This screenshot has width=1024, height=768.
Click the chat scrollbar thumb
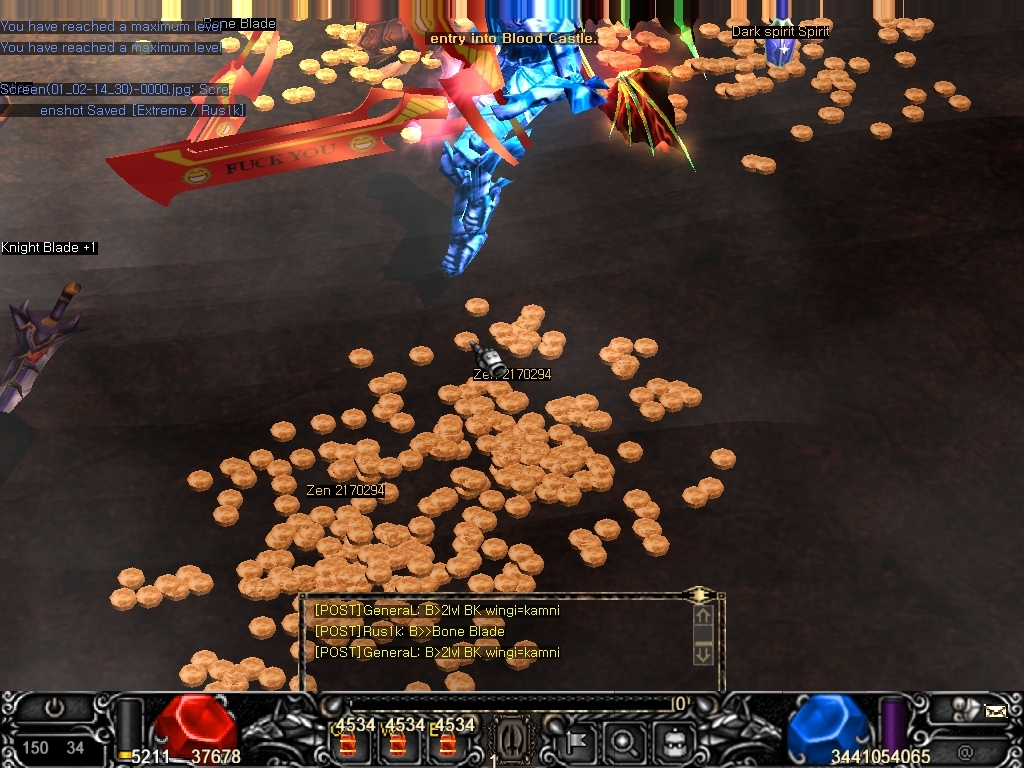(703, 635)
